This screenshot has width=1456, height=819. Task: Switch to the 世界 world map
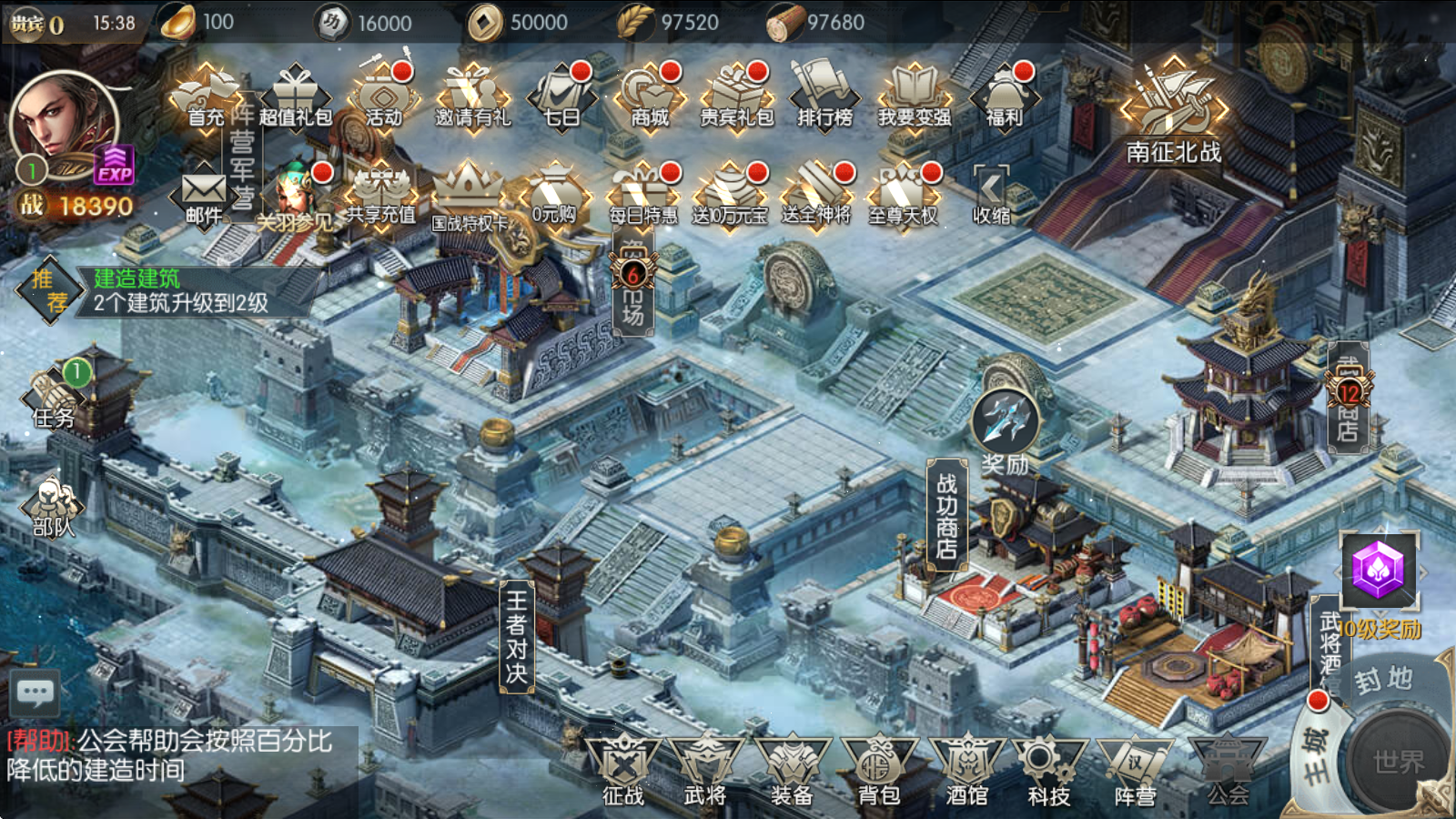click(x=1398, y=761)
